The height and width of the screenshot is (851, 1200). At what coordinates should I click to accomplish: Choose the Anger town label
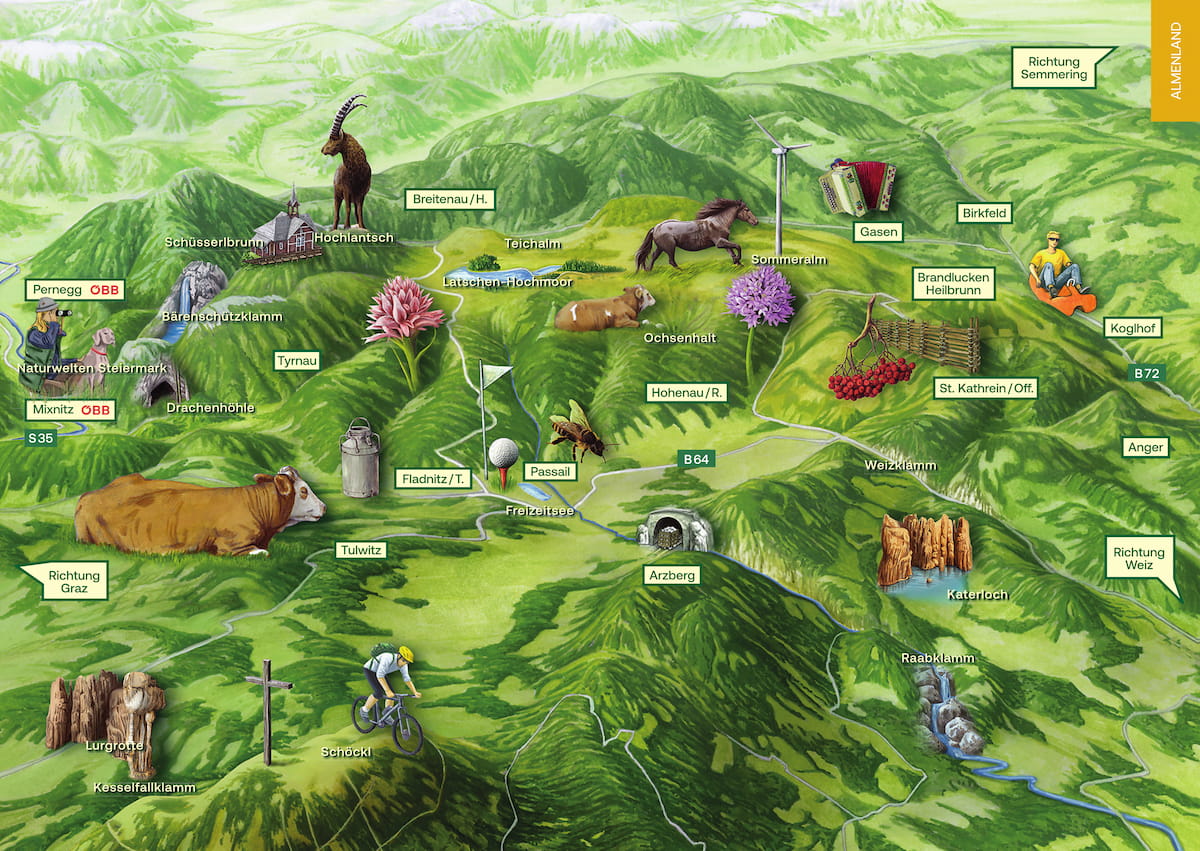(1145, 447)
